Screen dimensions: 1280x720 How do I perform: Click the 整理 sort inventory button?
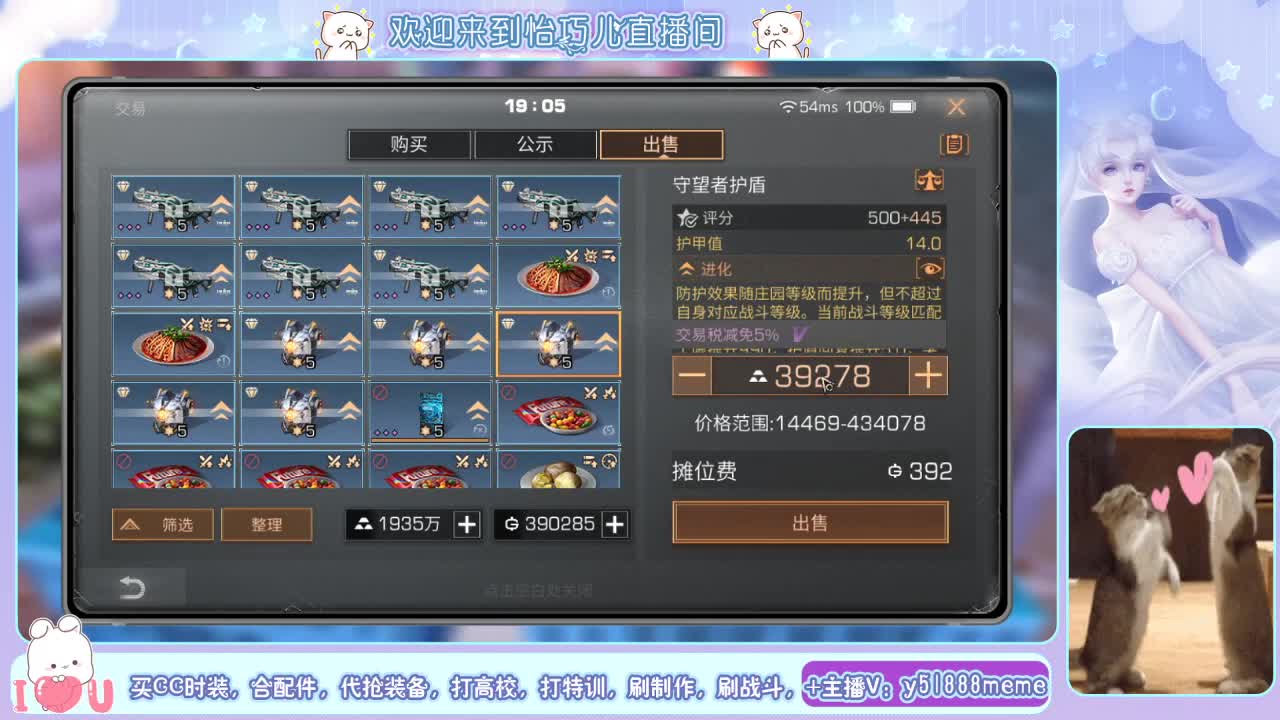tap(266, 523)
